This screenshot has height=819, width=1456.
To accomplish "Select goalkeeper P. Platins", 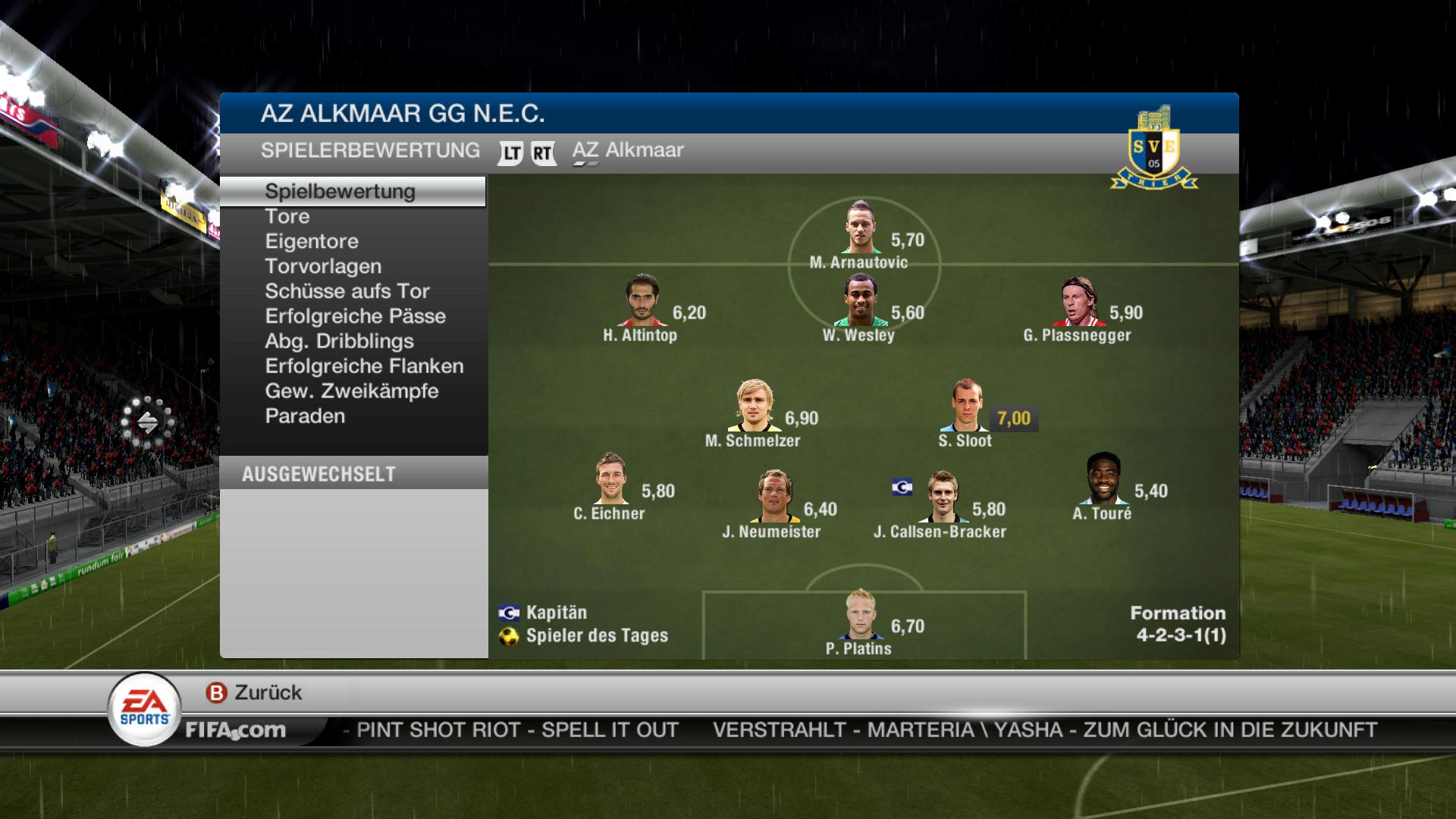I will click(861, 614).
